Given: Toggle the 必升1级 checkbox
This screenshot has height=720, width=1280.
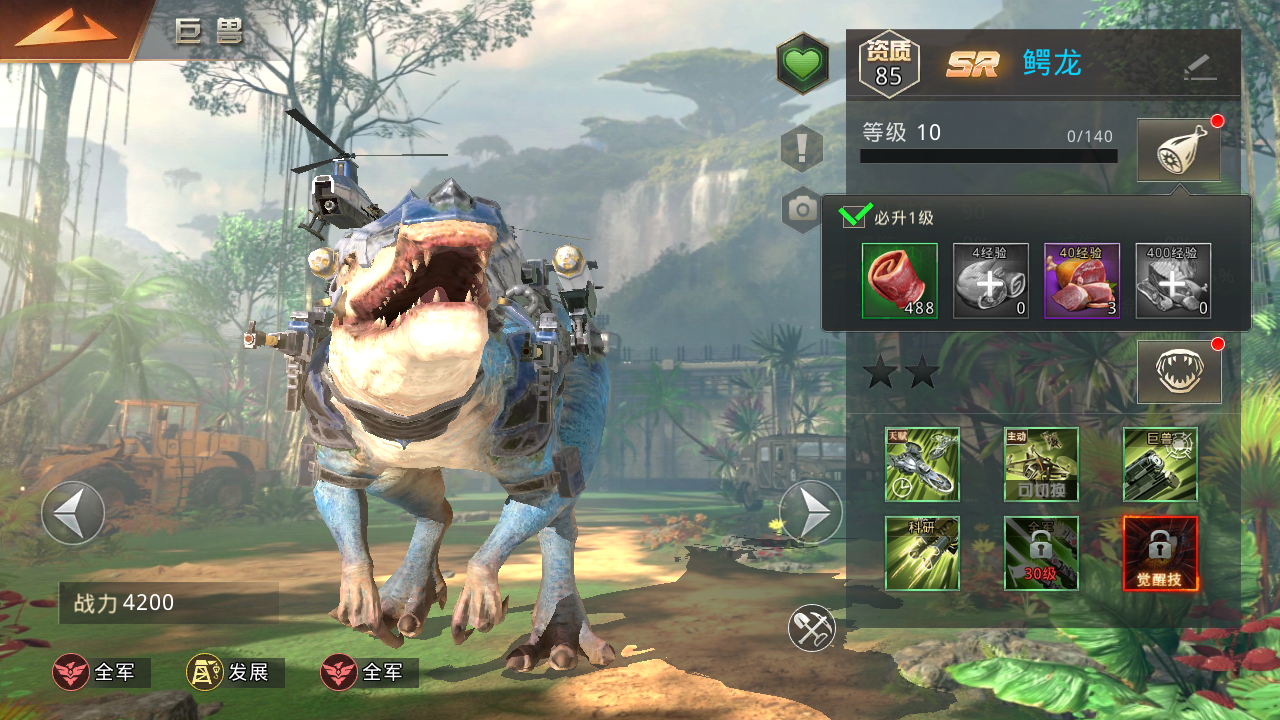Looking at the screenshot, I should tap(853, 216).
